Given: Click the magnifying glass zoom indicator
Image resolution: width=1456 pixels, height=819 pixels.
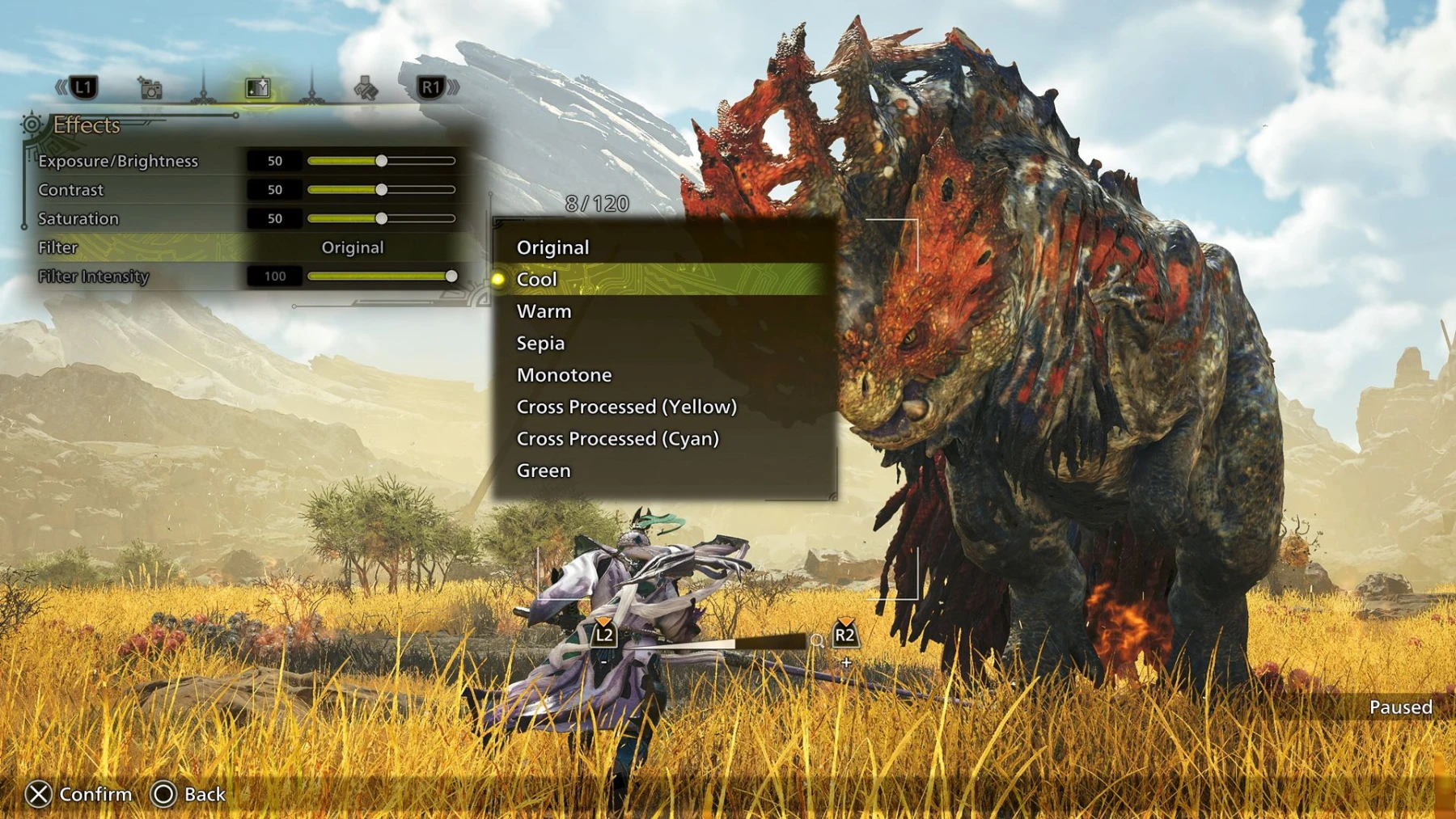Looking at the screenshot, I should [x=817, y=641].
